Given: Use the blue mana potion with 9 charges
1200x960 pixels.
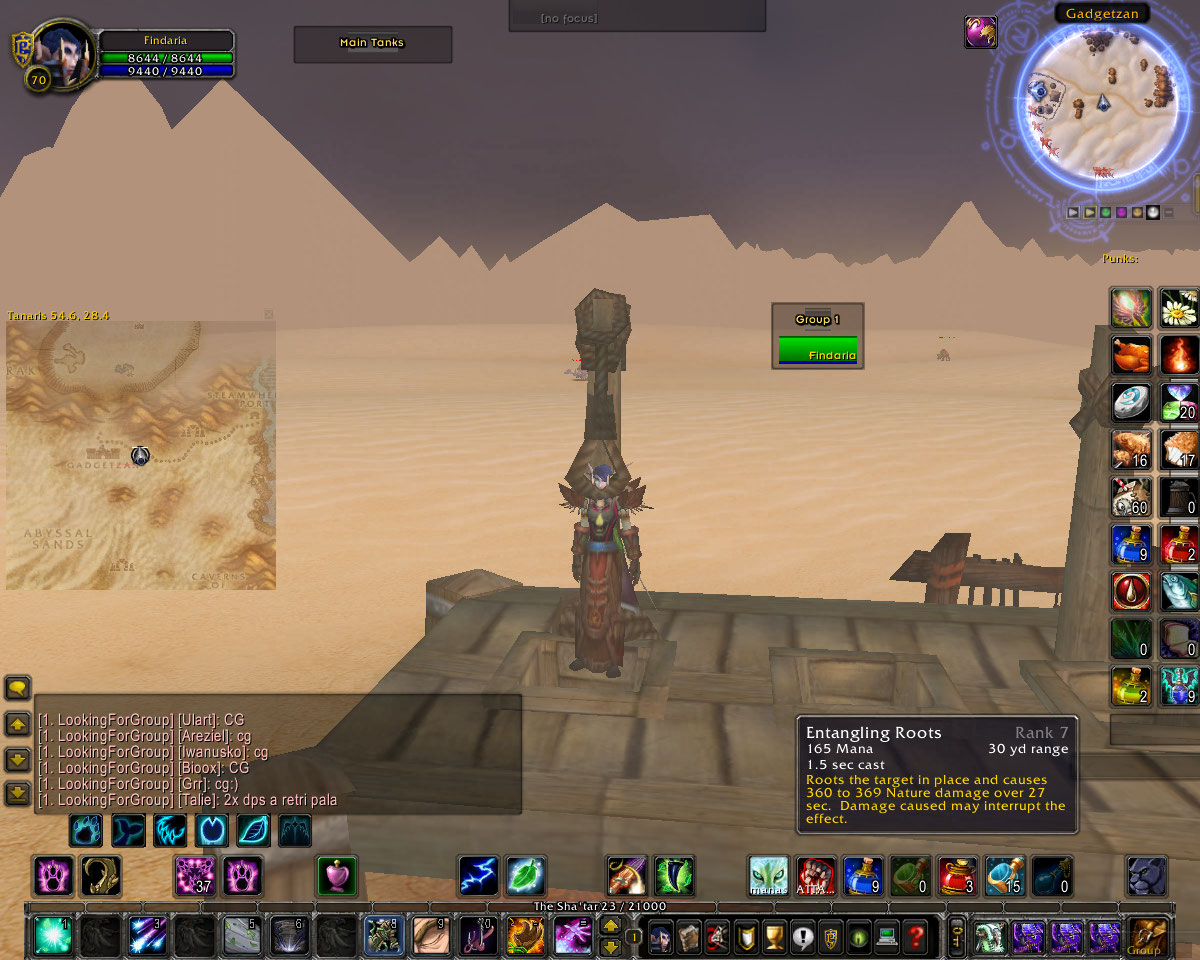Looking at the screenshot, I should point(1131,544).
